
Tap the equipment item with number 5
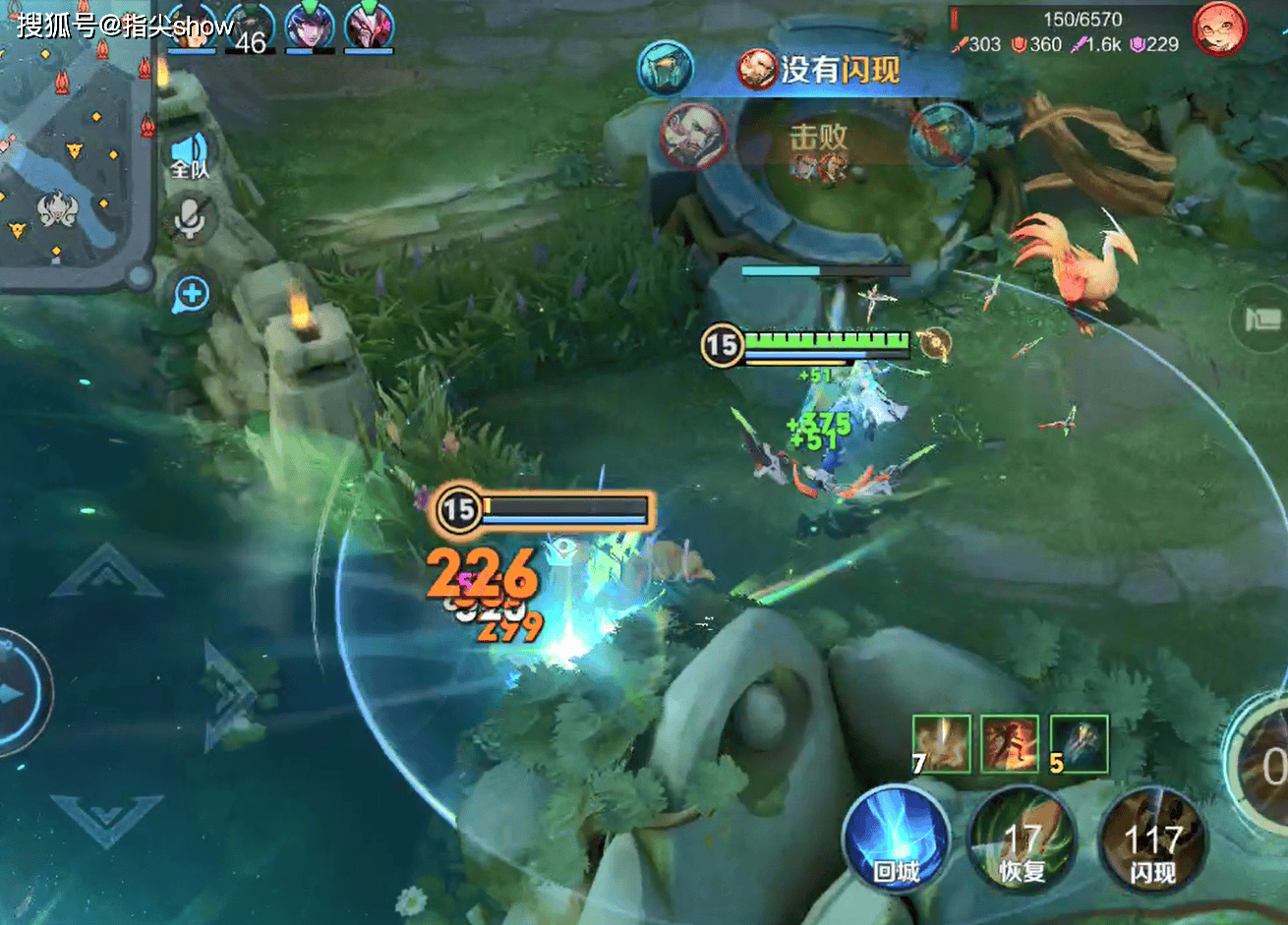[x=1079, y=743]
